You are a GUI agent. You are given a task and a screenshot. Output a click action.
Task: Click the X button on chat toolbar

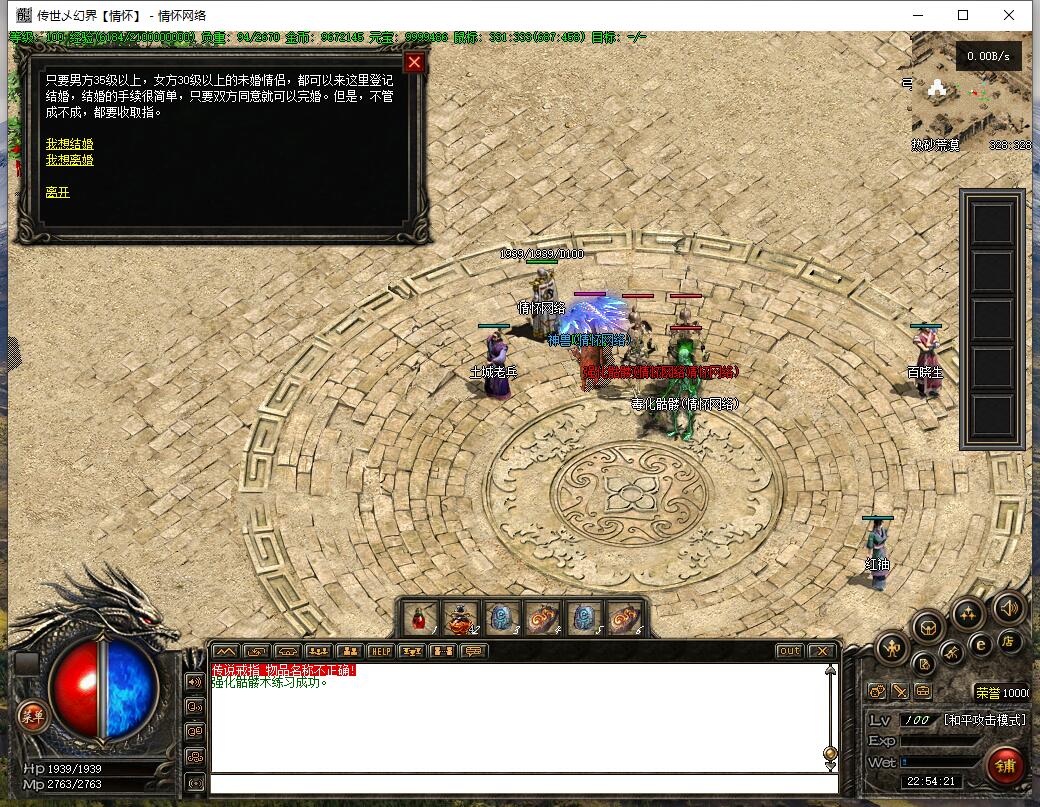822,651
